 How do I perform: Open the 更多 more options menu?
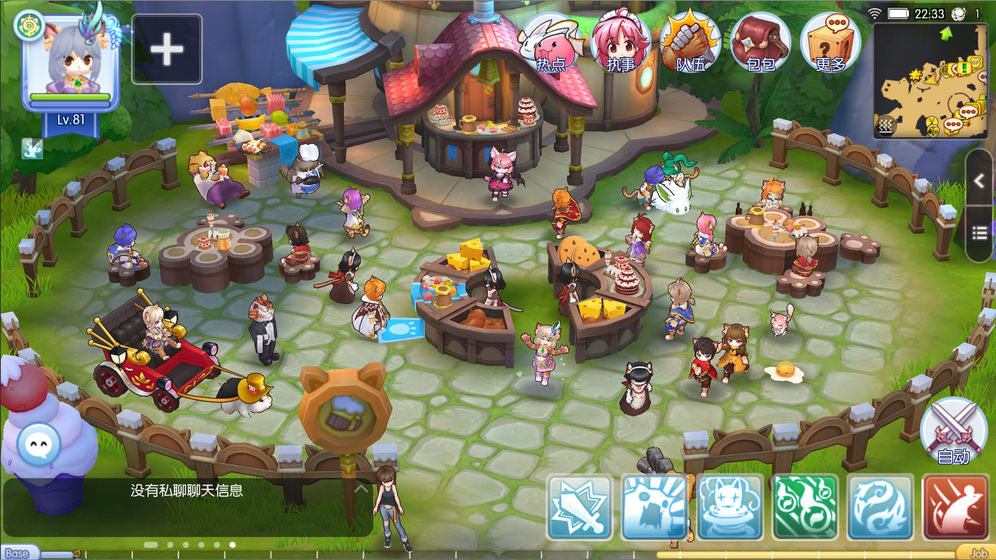coord(830,44)
